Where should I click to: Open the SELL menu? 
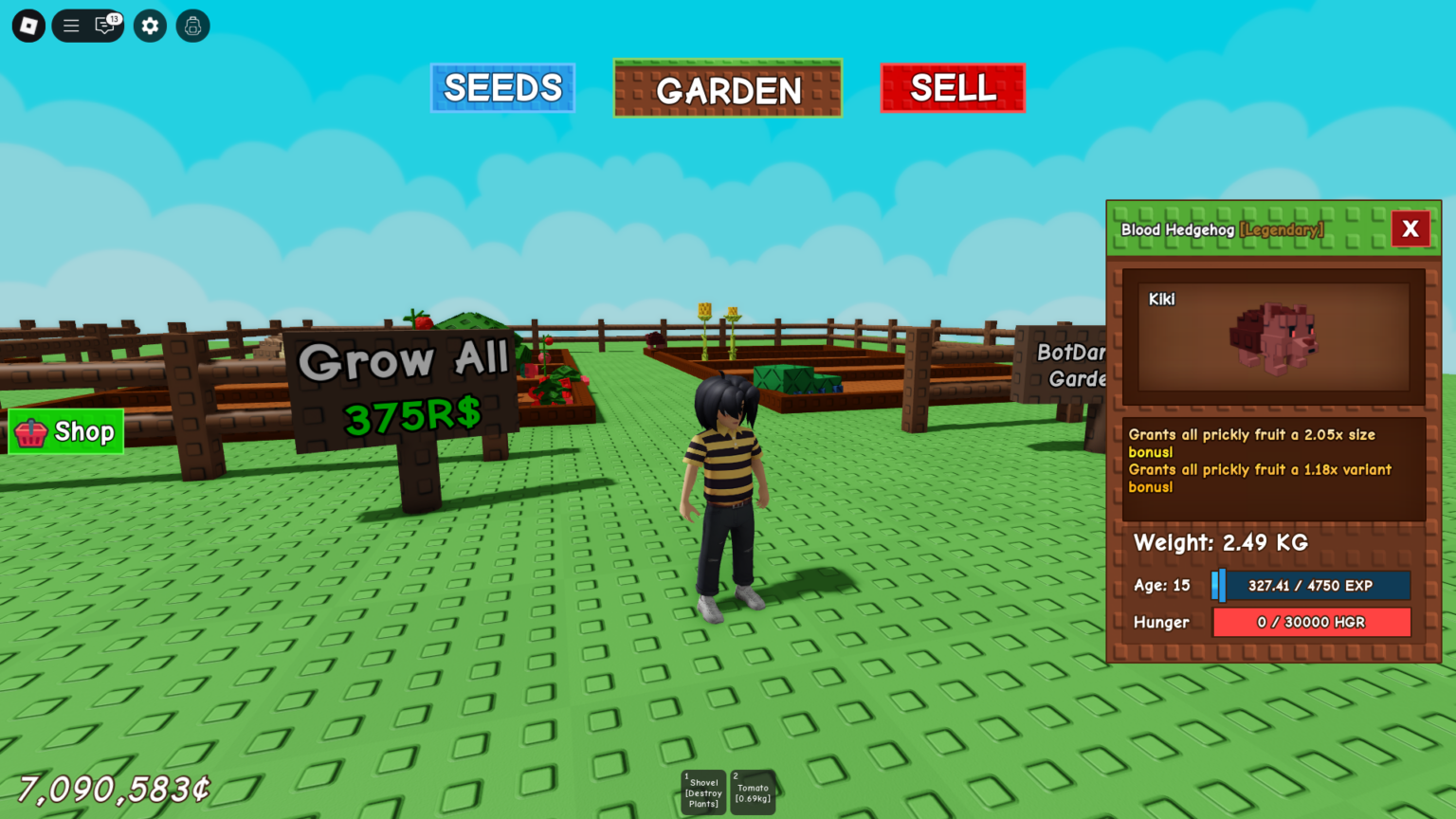[x=952, y=87]
